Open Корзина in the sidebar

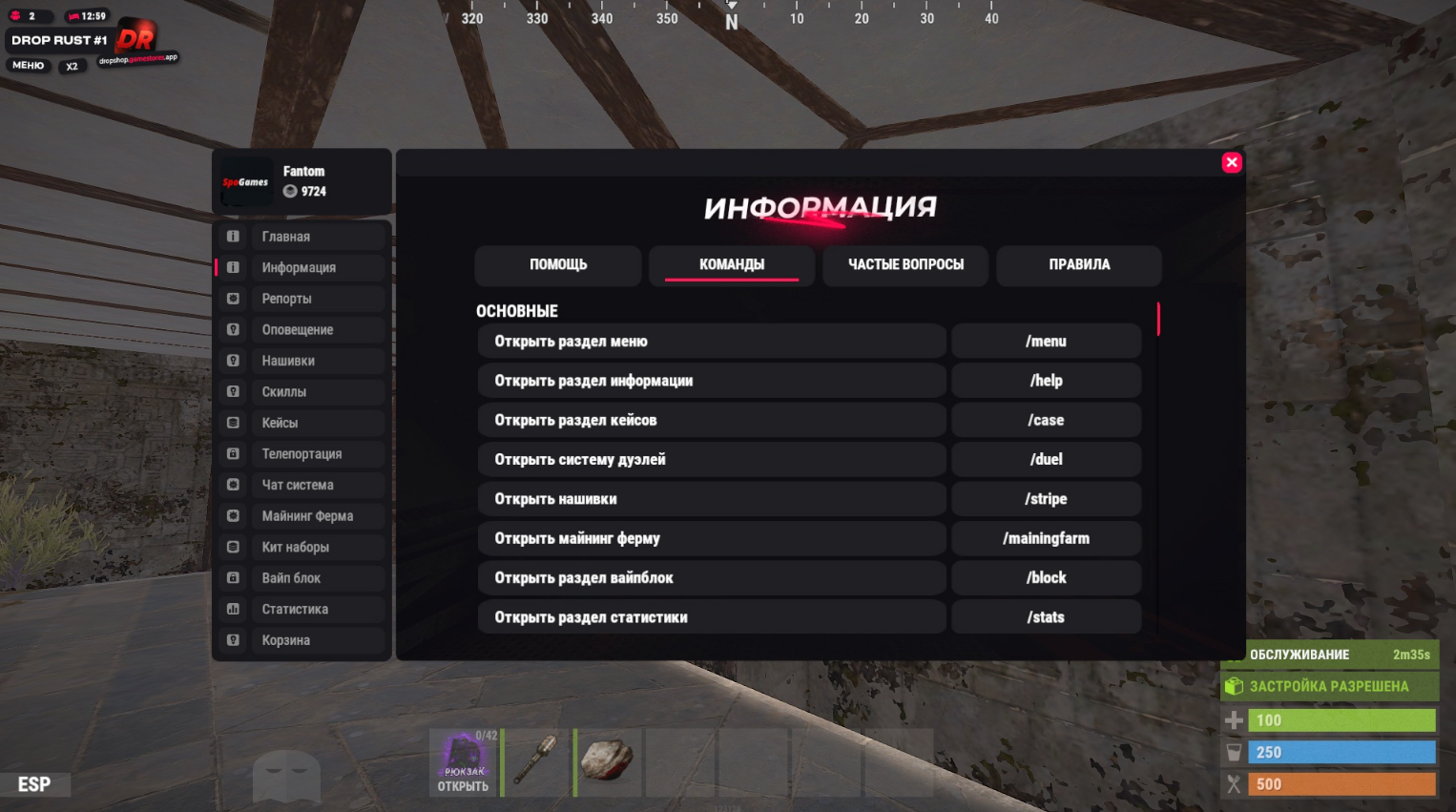pyautogui.click(x=302, y=640)
